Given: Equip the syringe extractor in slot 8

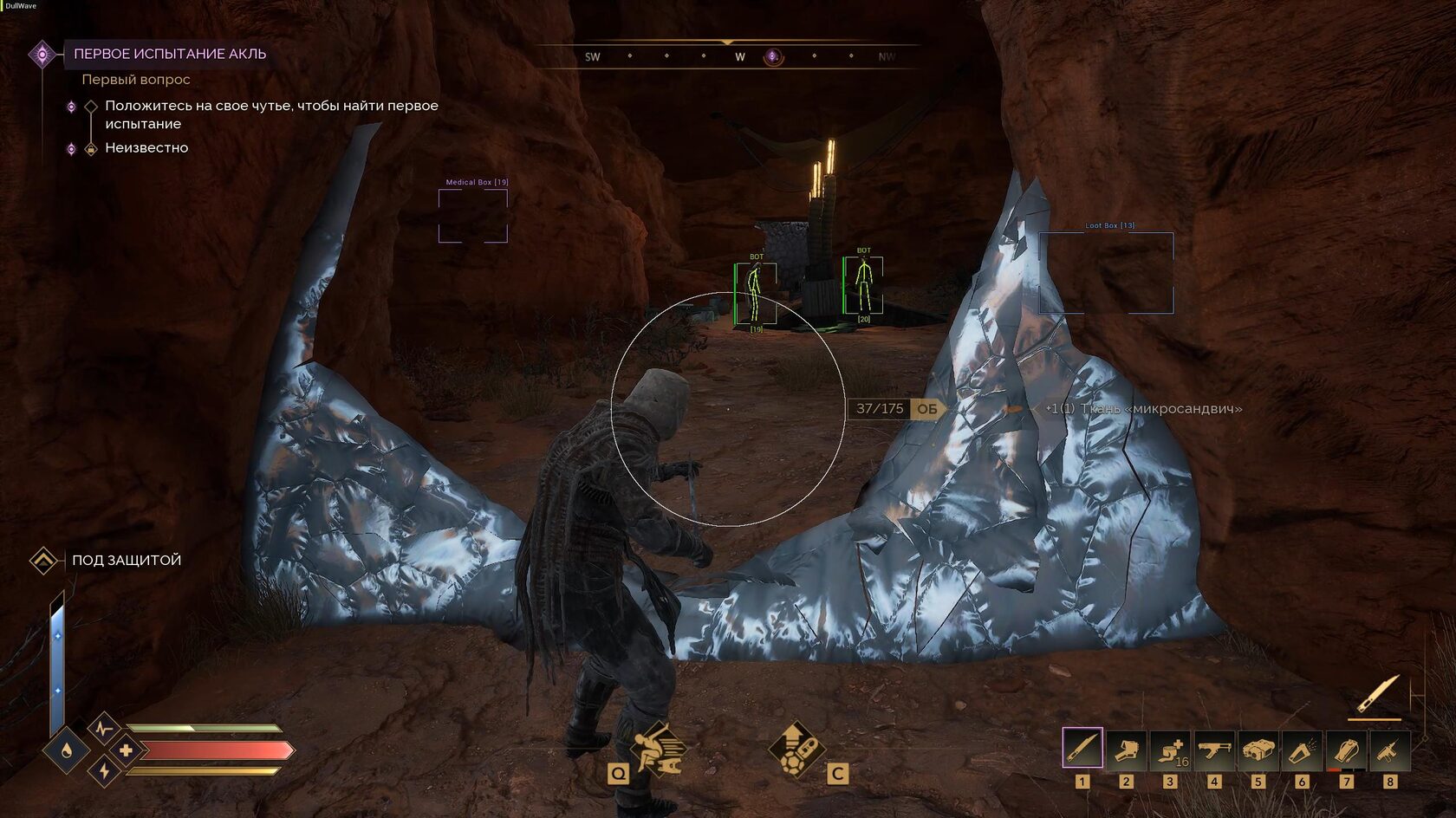Looking at the screenshot, I should coord(1389,750).
